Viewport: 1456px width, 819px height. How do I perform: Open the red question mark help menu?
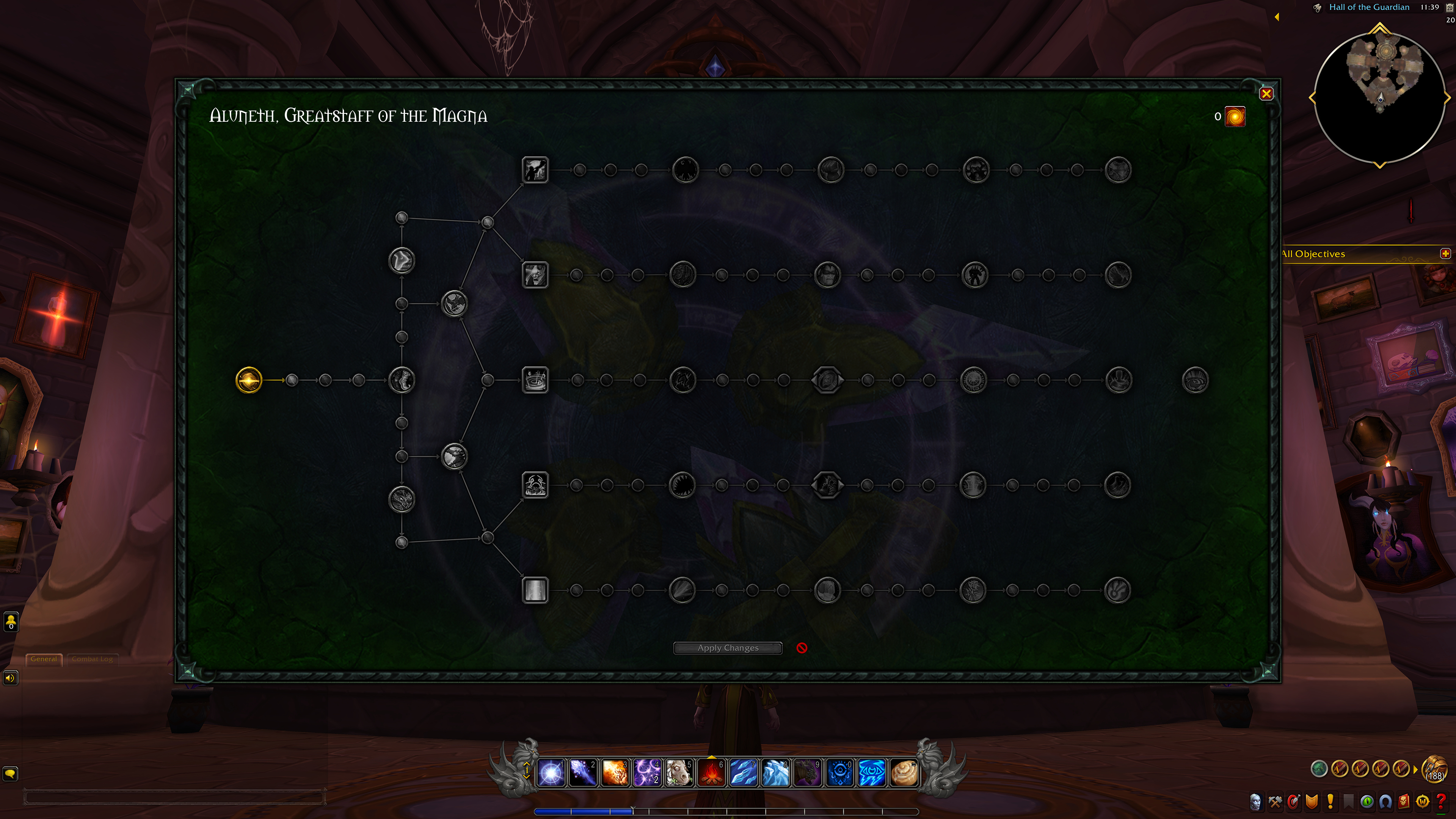pyautogui.click(x=1441, y=802)
